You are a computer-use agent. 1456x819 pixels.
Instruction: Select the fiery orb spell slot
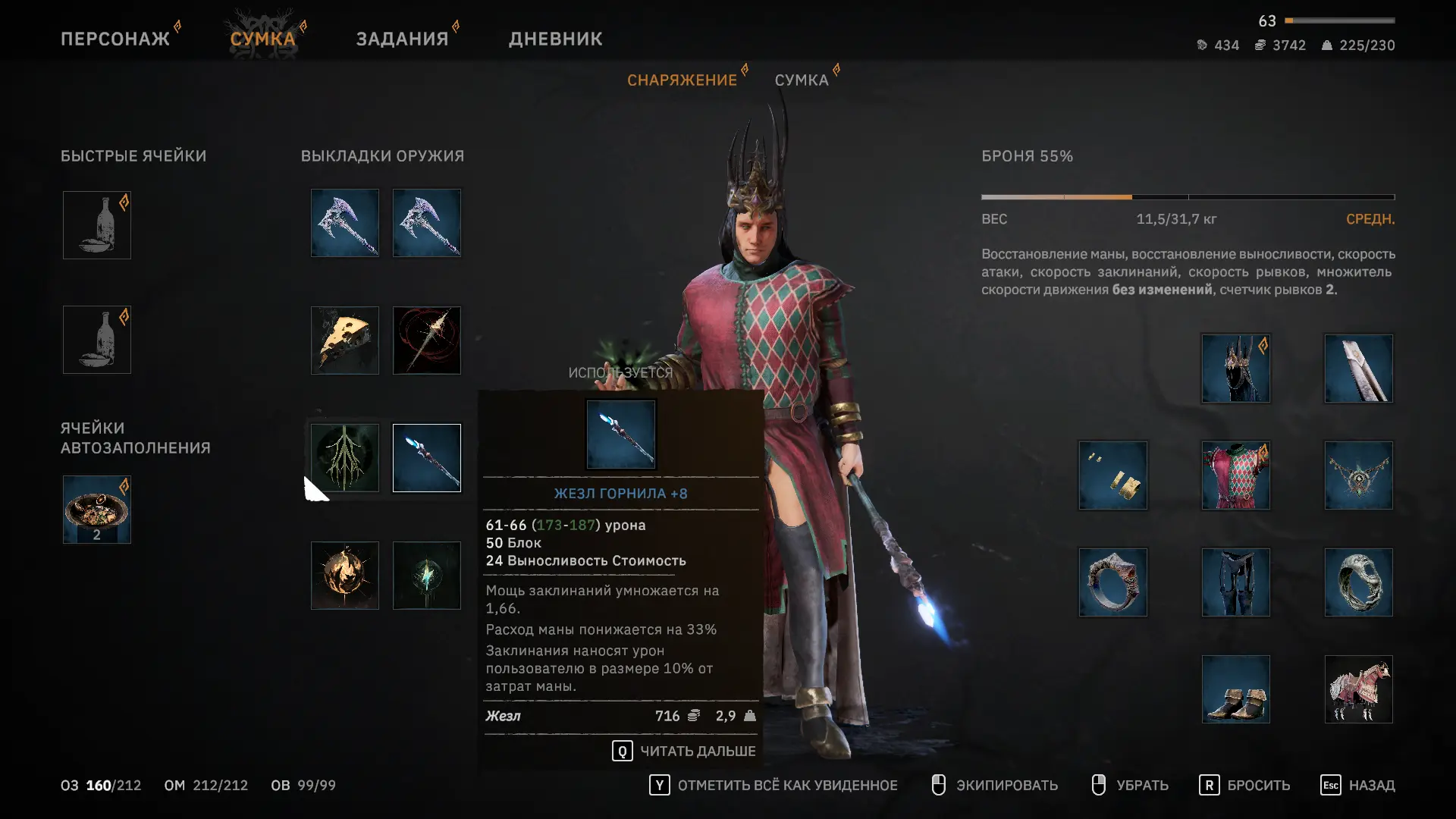pos(344,576)
